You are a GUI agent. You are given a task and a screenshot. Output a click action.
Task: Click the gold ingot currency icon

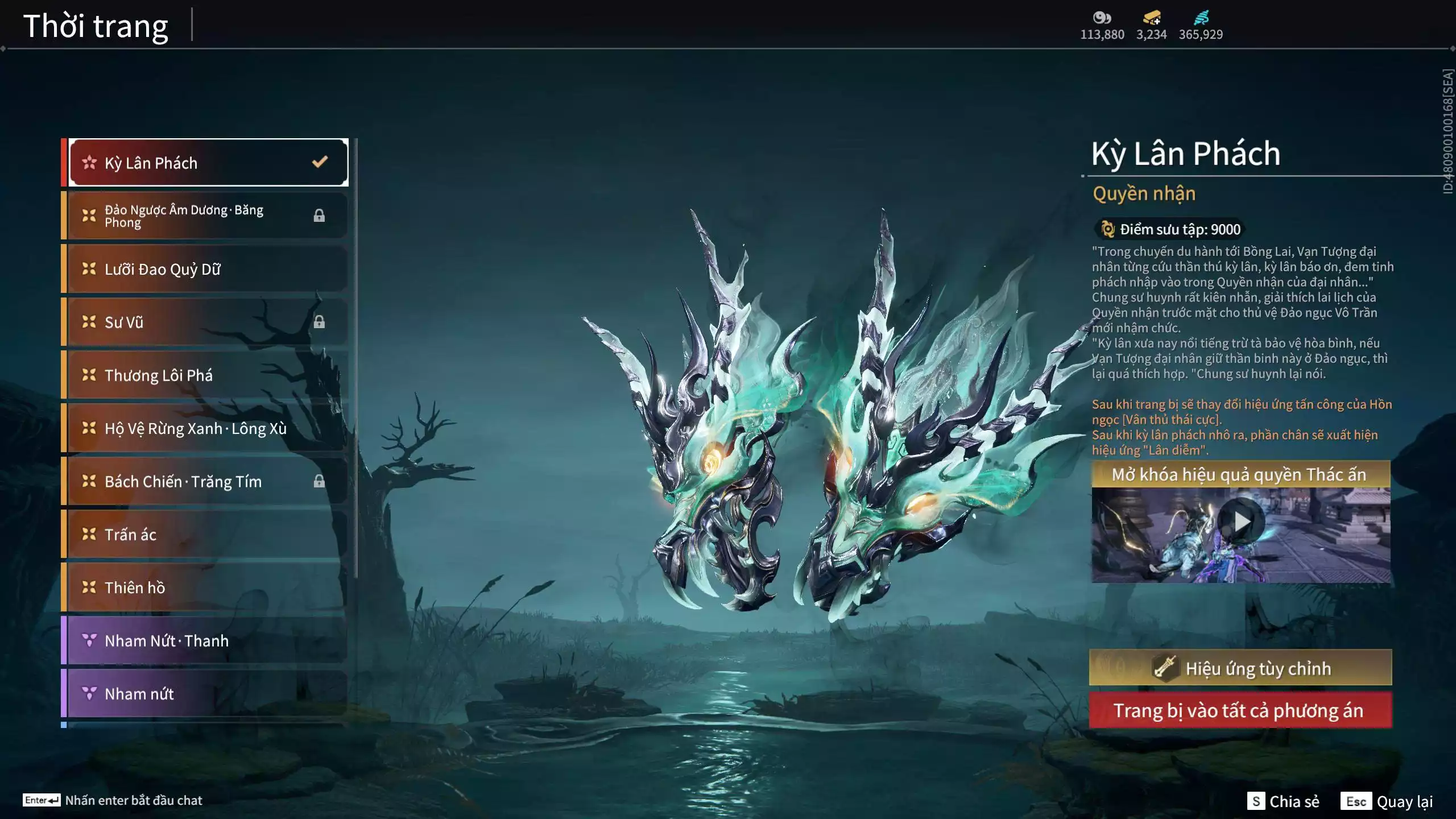(x=1152, y=18)
